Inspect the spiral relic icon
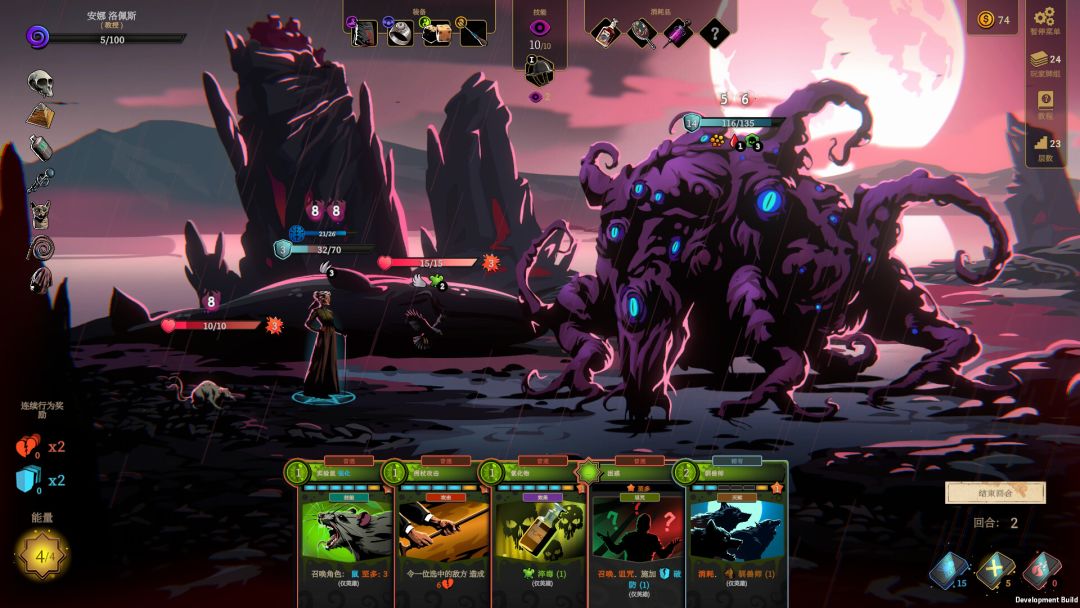The height and width of the screenshot is (608, 1080). [x=40, y=247]
